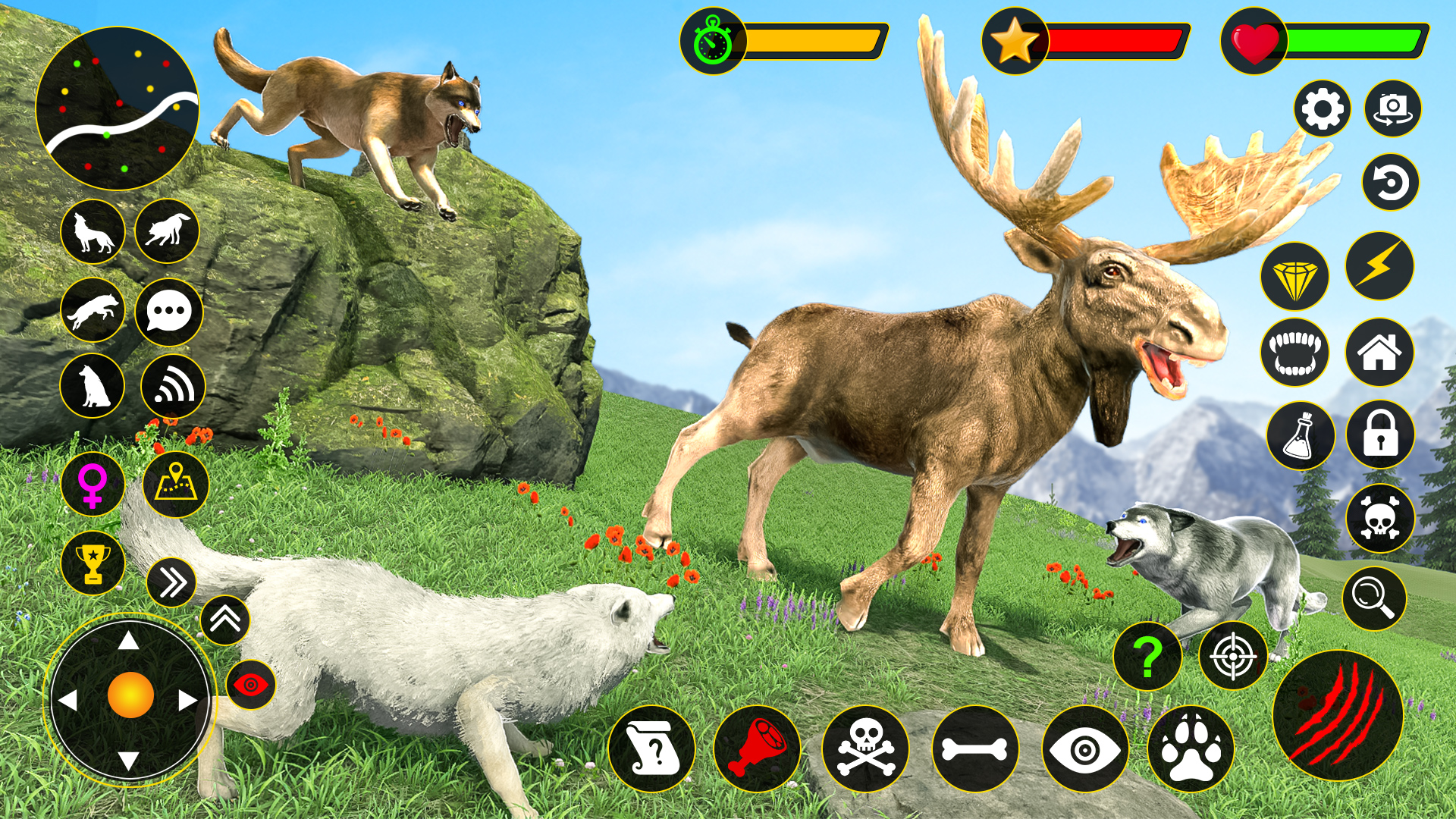This screenshot has height=819, width=1456.
Task: Tap the bone collect icon
Action: coord(978,749)
